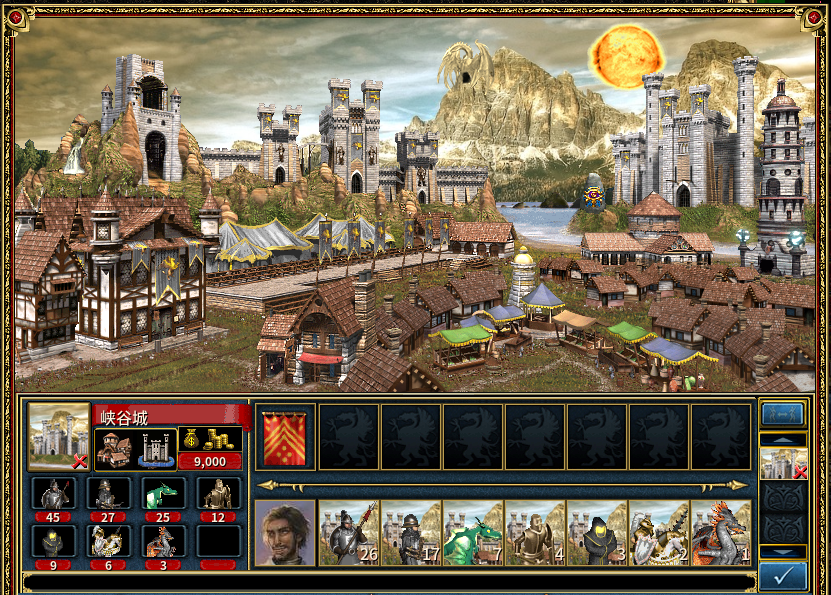
Task: Select the castle thumbnail in the town list
Action: point(783,463)
